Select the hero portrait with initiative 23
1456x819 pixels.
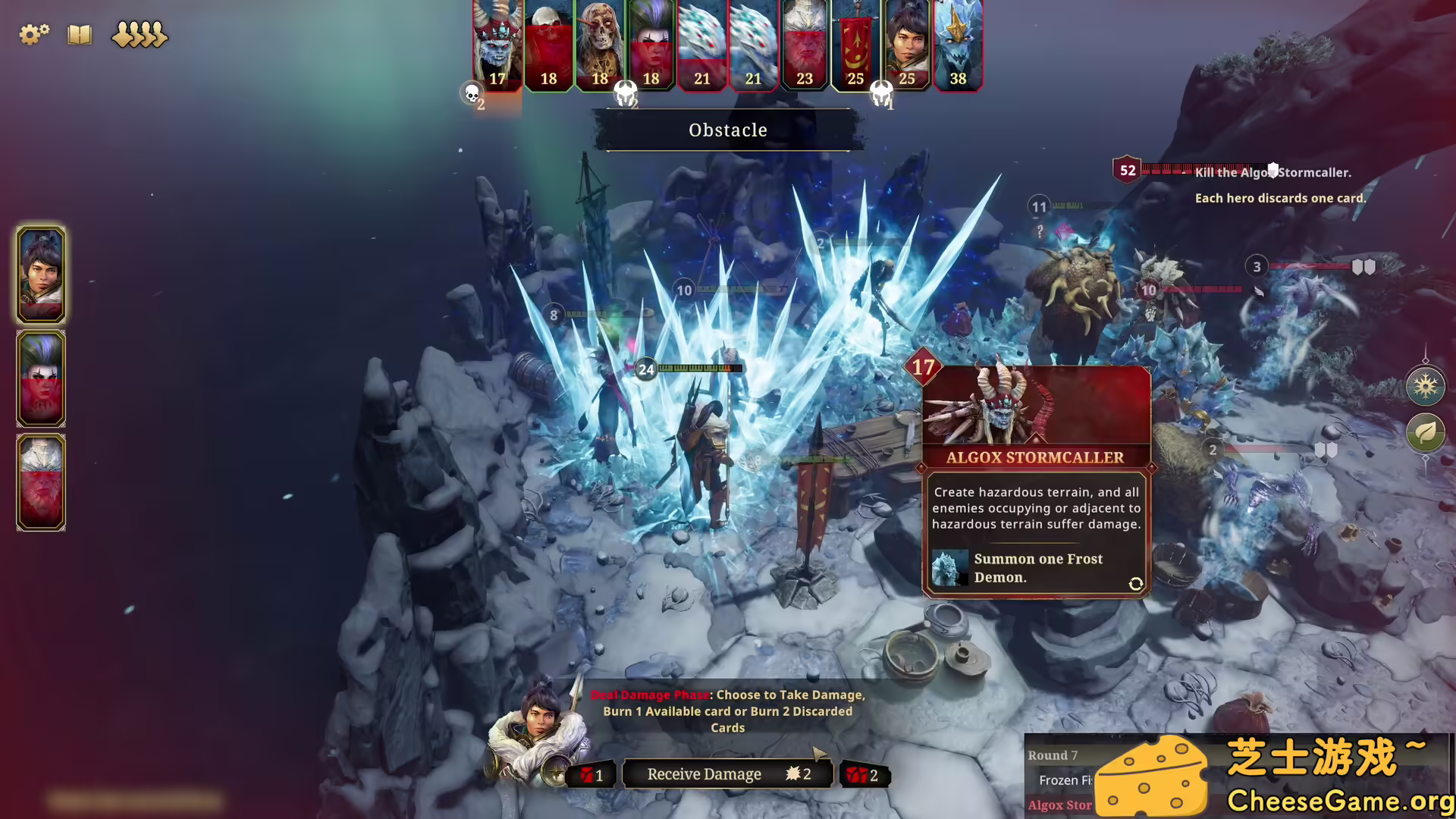click(805, 45)
